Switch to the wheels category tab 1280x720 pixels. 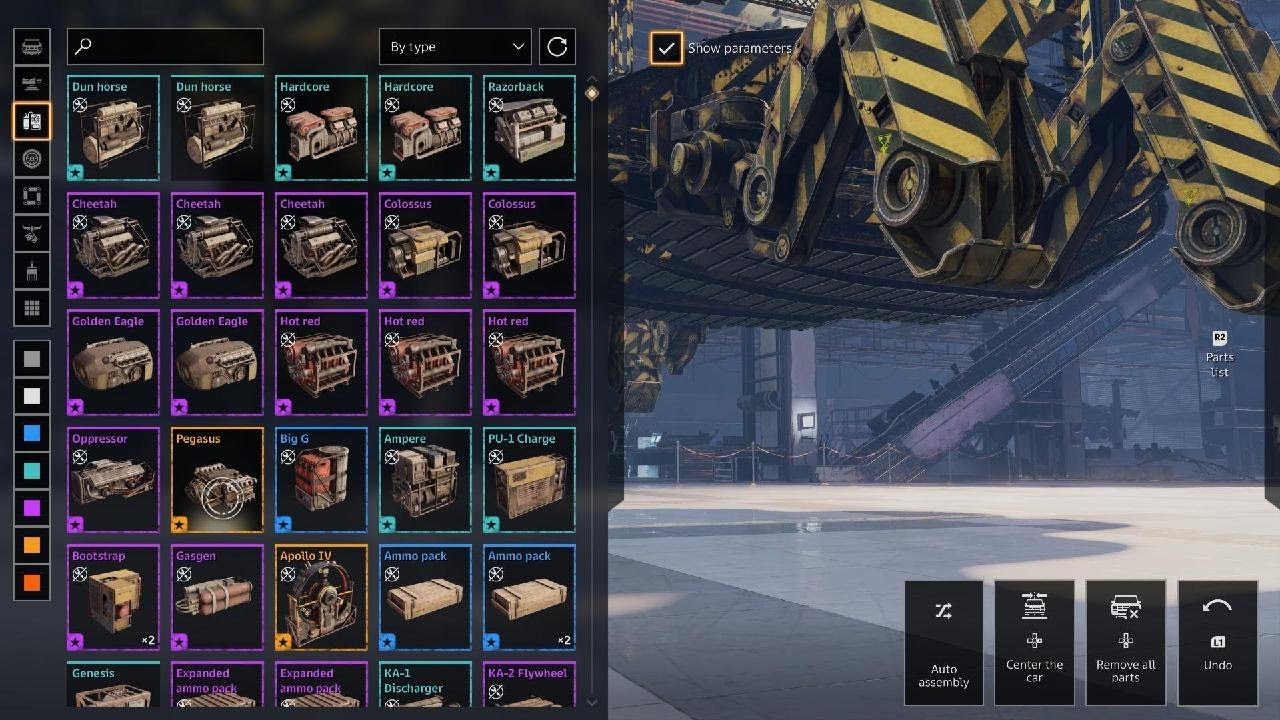pyautogui.click(x=32, y=159)
